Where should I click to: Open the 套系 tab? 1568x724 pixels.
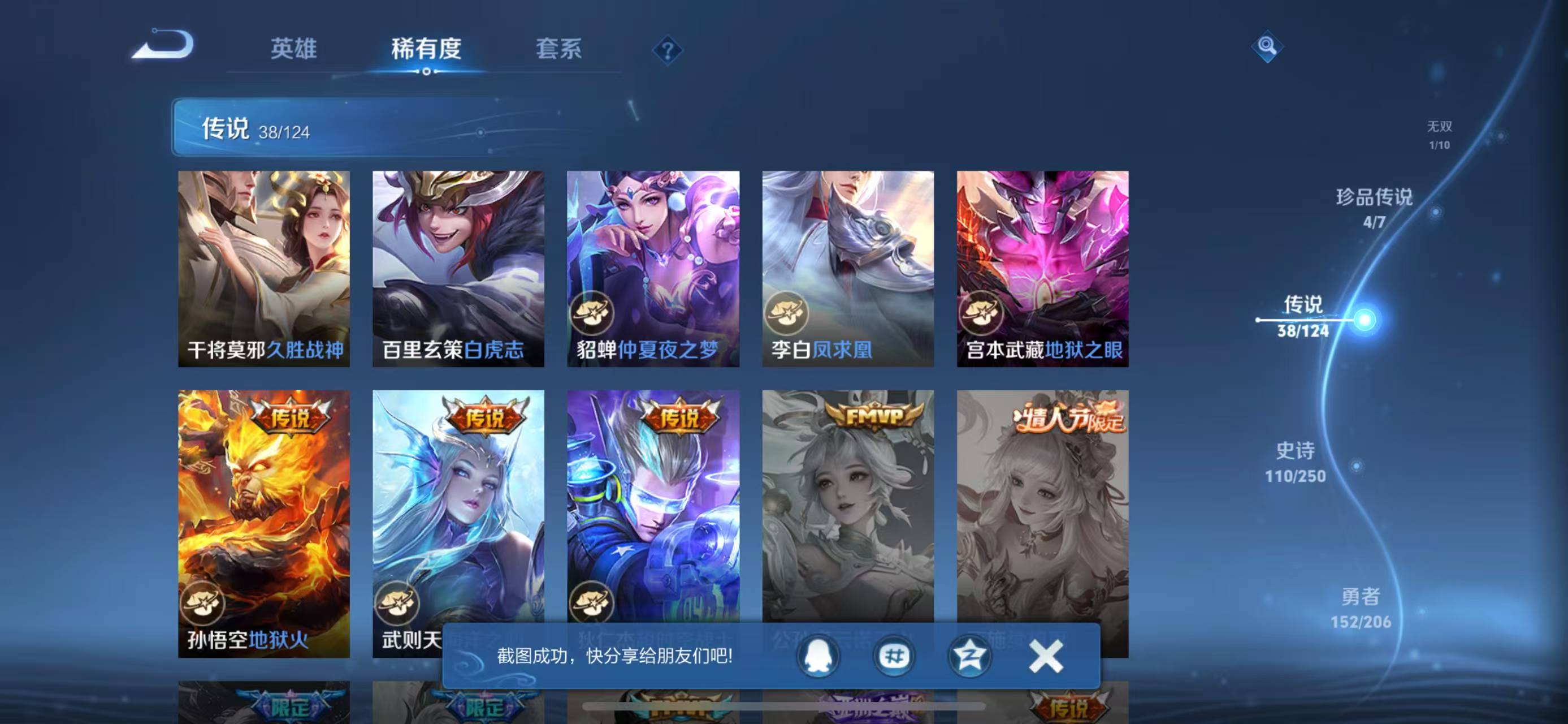point(558,49)
